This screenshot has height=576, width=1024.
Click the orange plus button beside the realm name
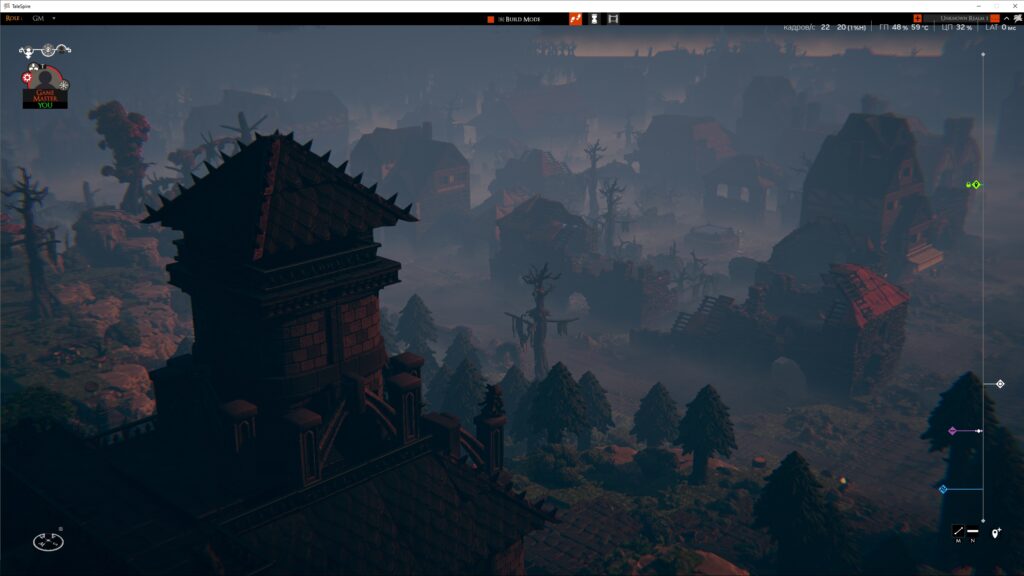[917, 18]
